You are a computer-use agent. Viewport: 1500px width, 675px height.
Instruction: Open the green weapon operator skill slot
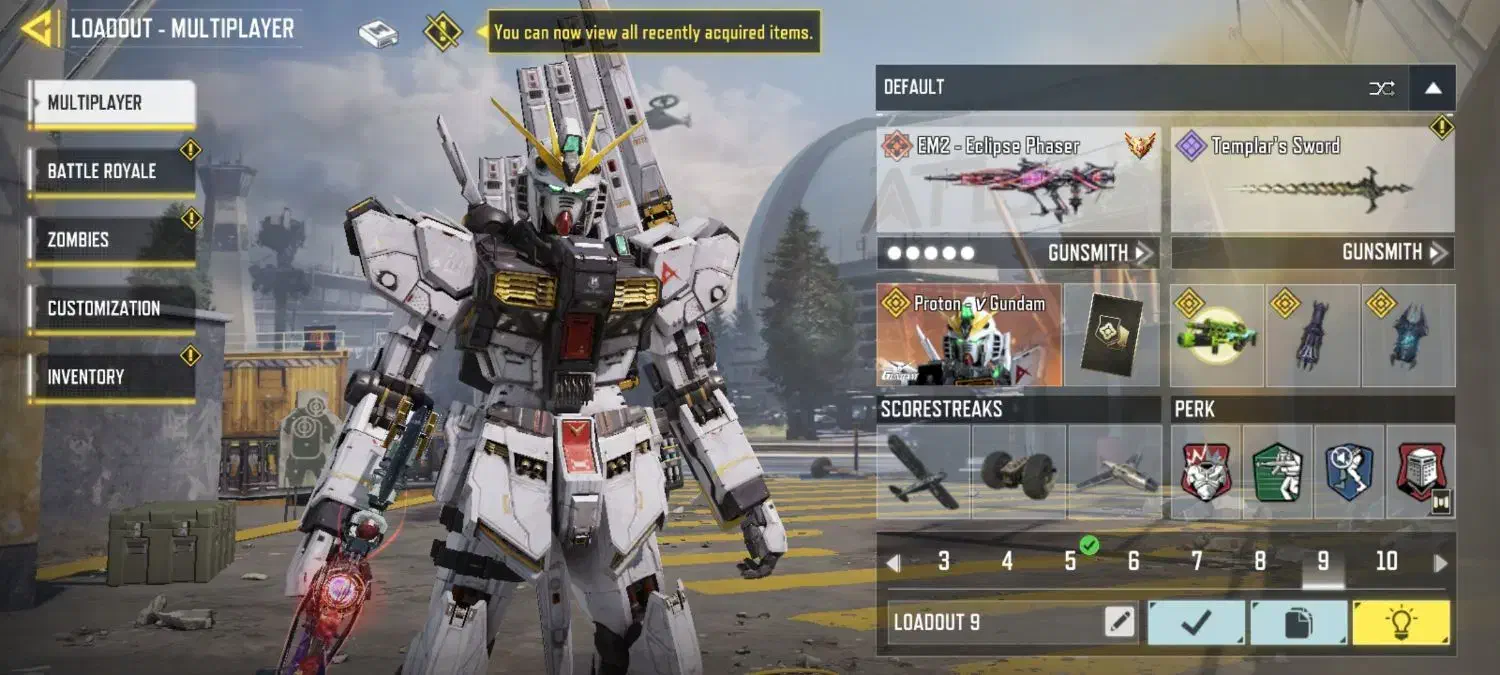tap(1216, 335)
